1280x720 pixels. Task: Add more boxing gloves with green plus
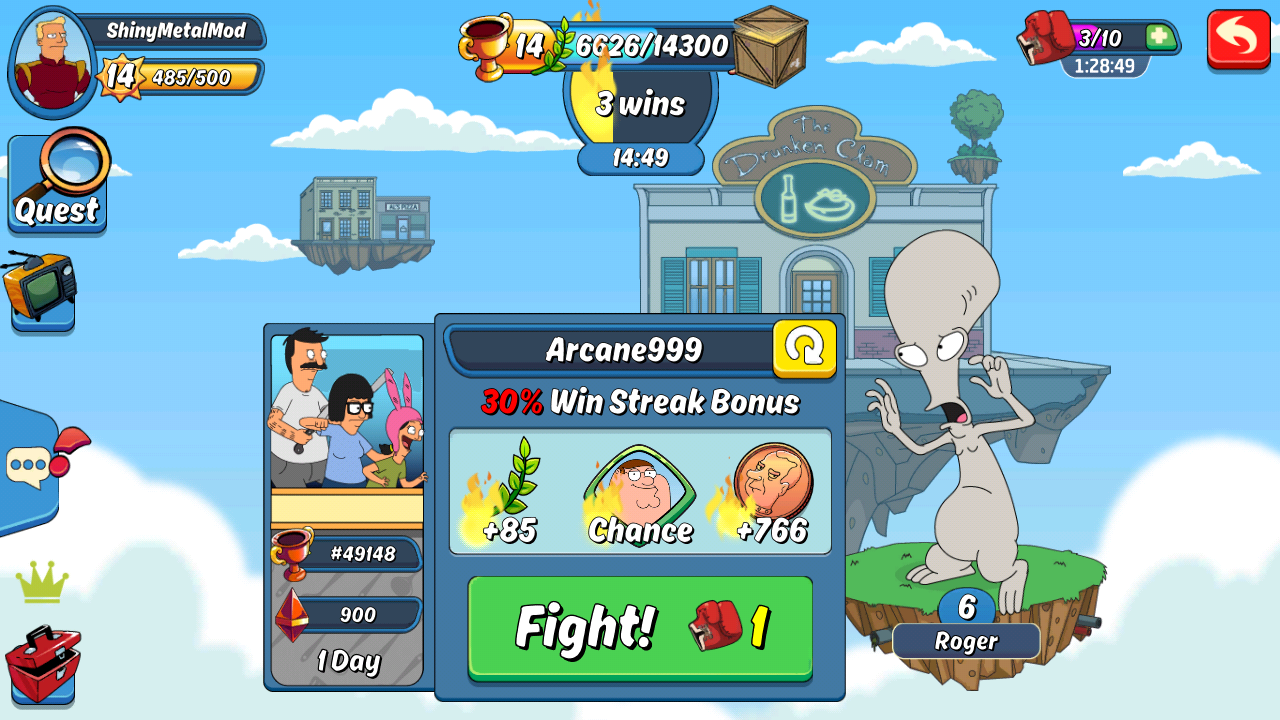pos(1160,37)
